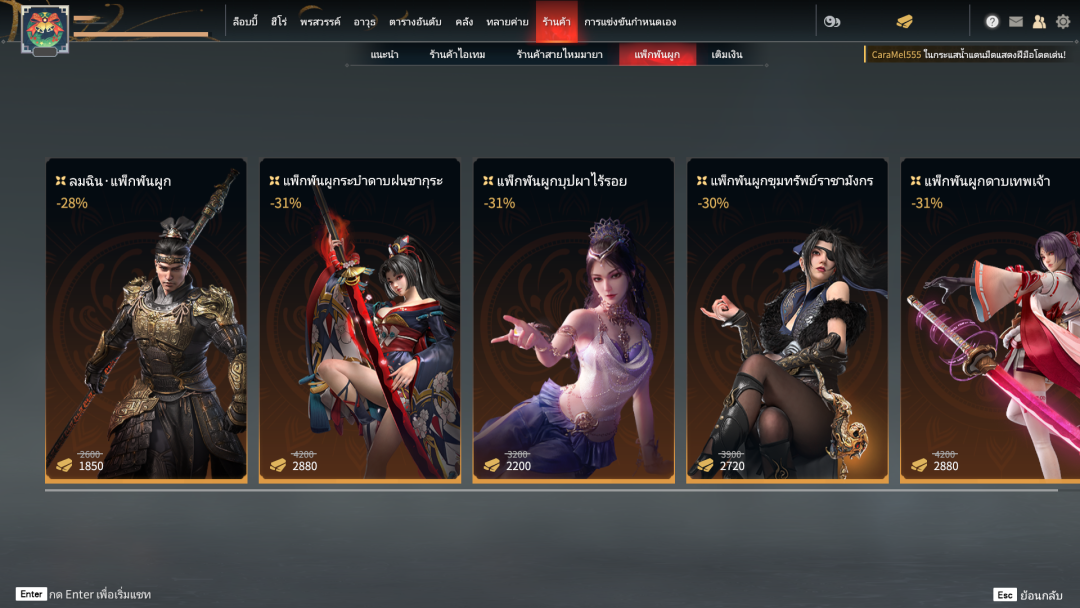Select the ลมฉิน bundle pack card

pyautogui.click(x=146, y=320)
